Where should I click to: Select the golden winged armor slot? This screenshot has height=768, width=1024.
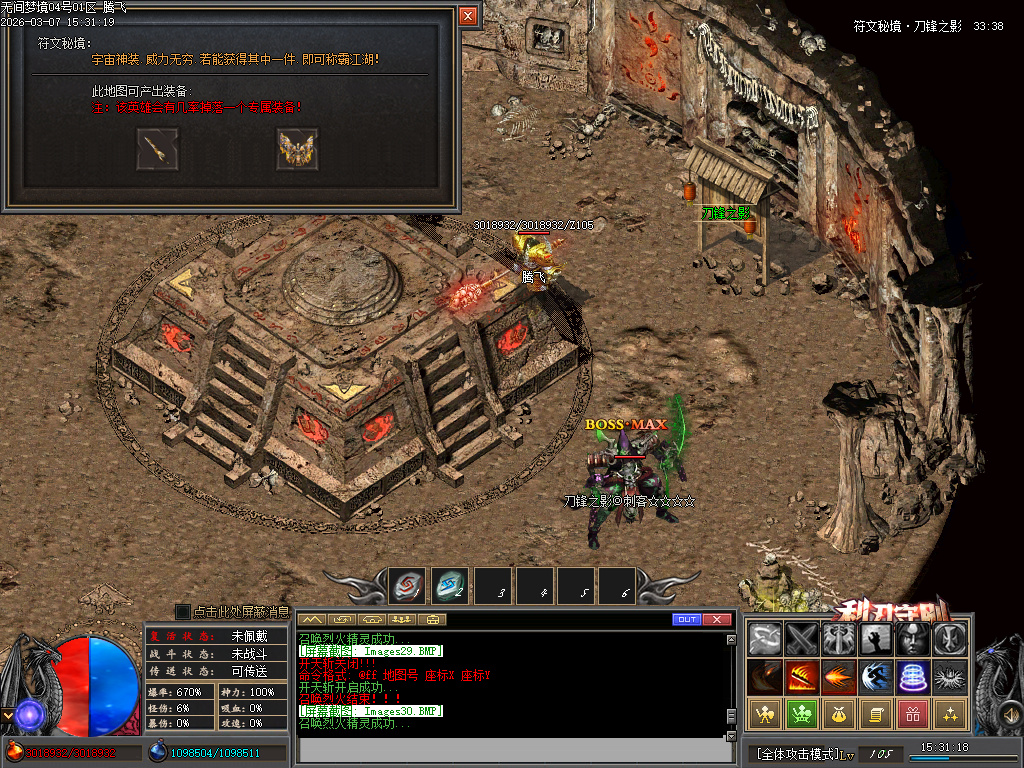pos(297,149)
